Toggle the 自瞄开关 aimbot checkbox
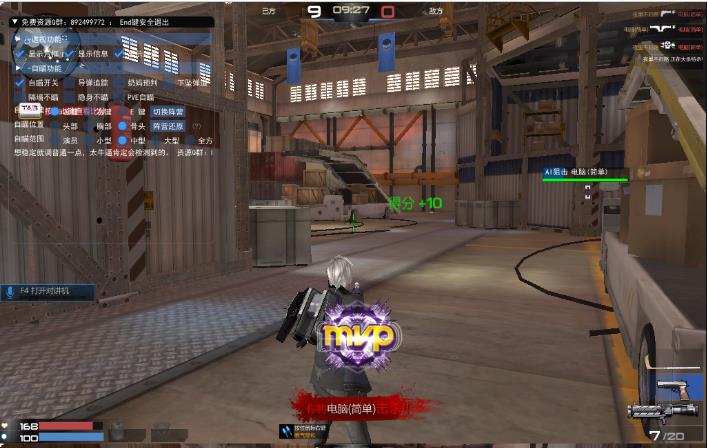This screenshot has height=448, width=707. [x=20, y=82]
